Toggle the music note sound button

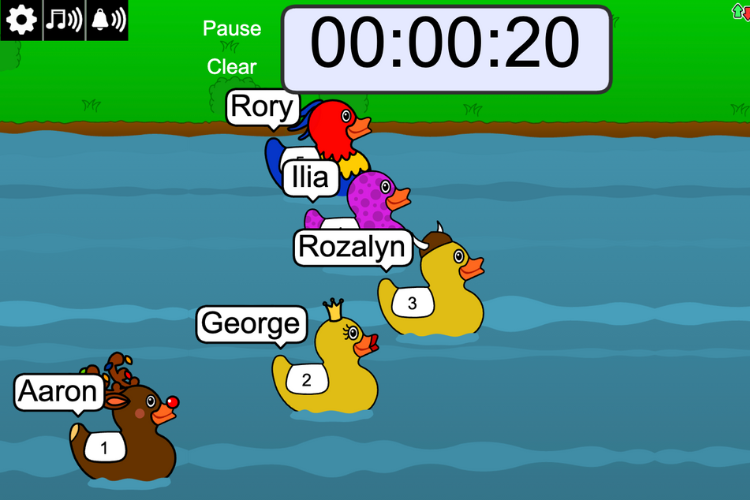[x=64, y=20]
